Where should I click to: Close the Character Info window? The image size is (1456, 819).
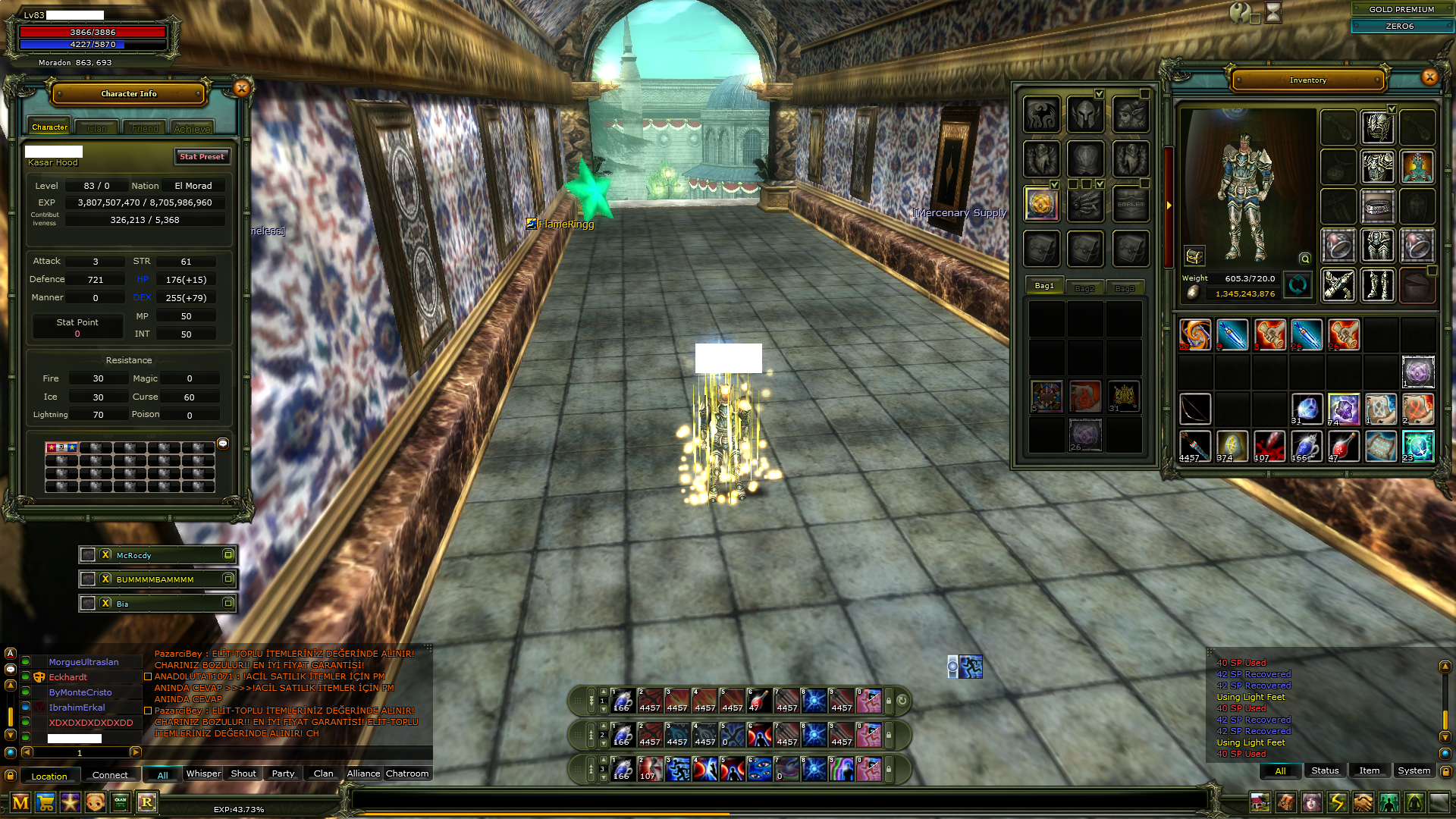click(242, 89)
